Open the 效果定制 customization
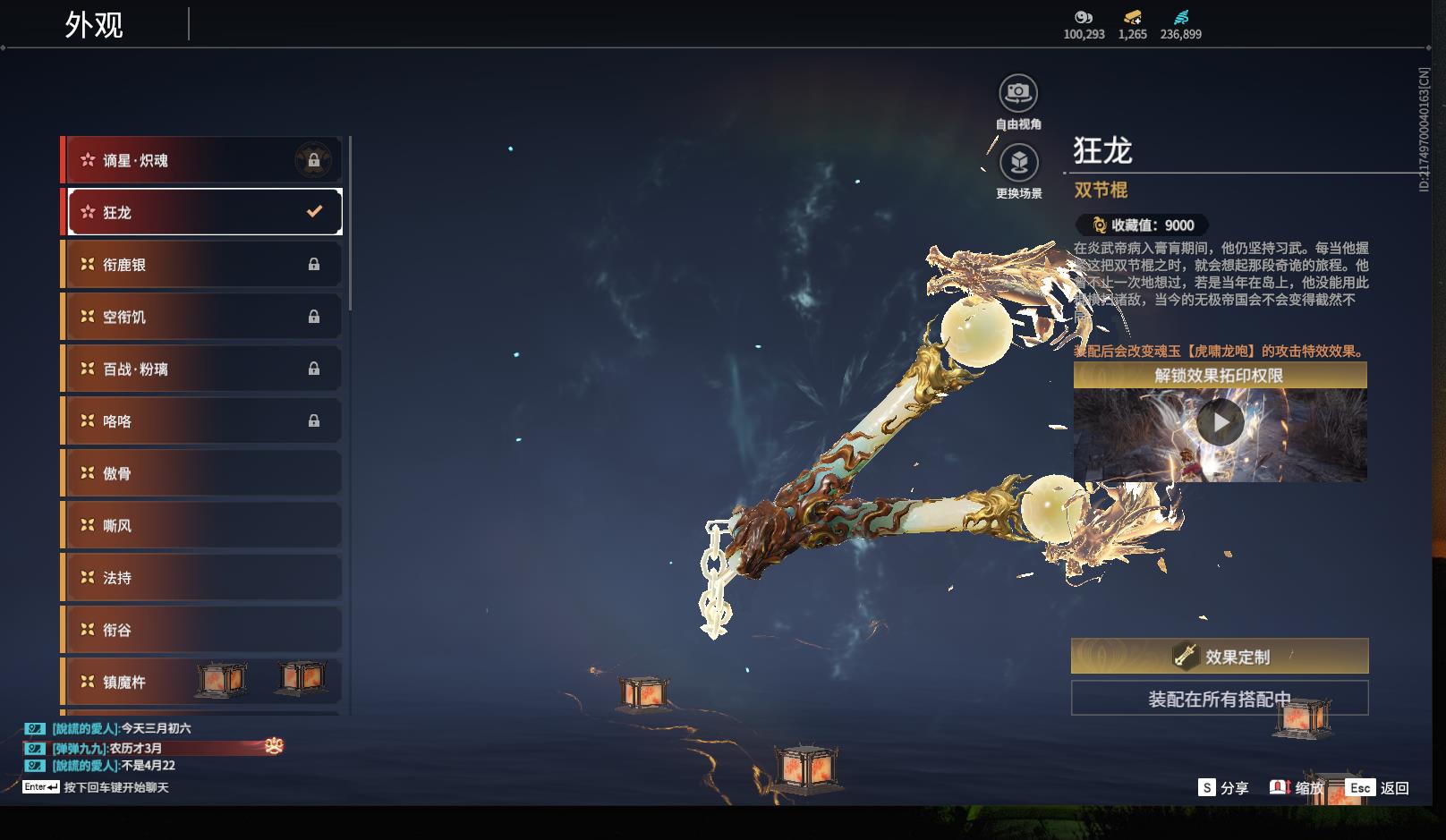This screenshot has height=840, width=1446. 1220,657
